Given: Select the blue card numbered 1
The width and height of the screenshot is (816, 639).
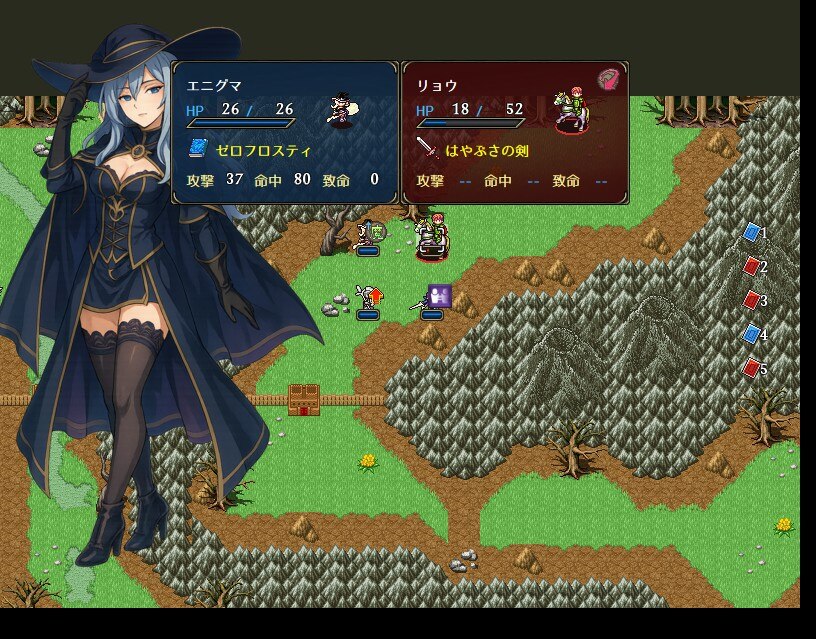Looking at the screenshot, I should click(x=752, y=233).
